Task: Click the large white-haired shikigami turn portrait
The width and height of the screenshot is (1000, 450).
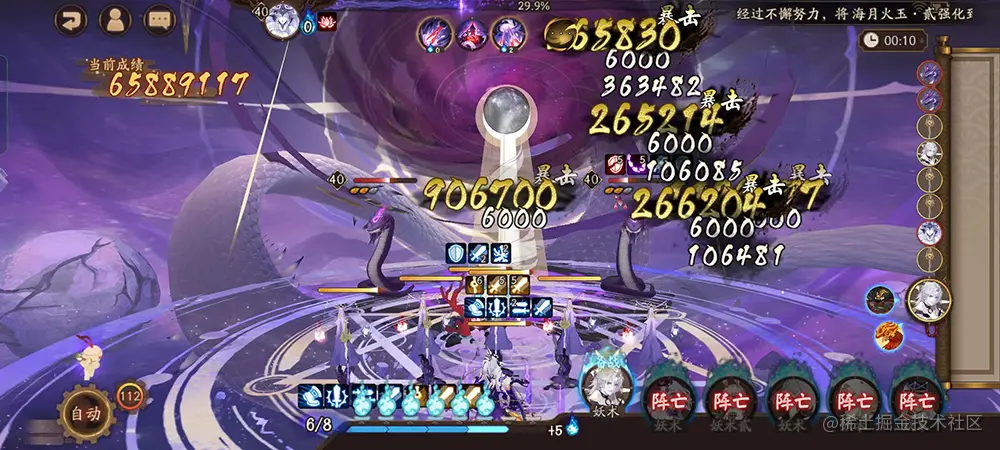Action: [929, 299]
